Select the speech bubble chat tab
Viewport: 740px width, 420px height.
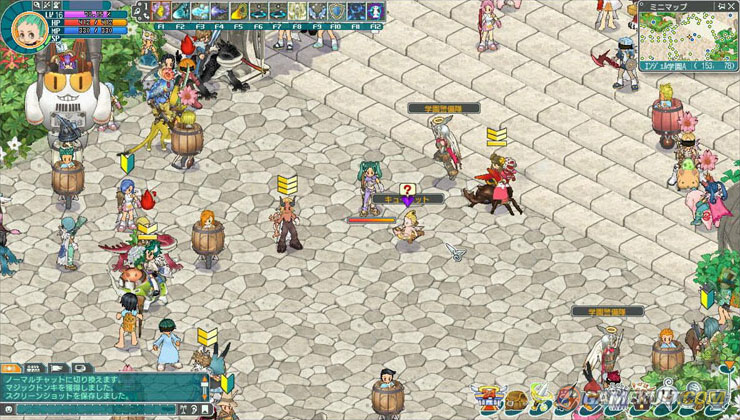point(77,369)
